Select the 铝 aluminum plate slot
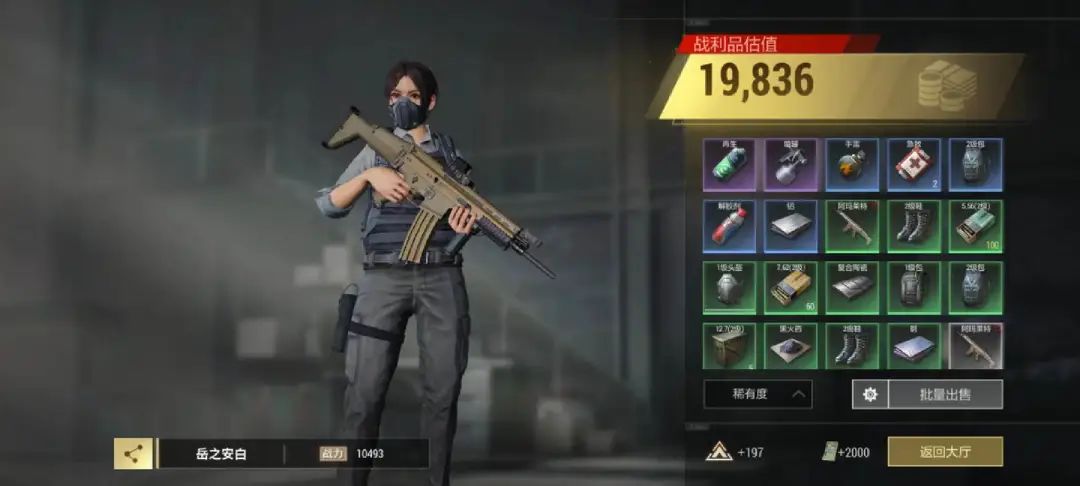The image size is (1080, 486). 791,226
